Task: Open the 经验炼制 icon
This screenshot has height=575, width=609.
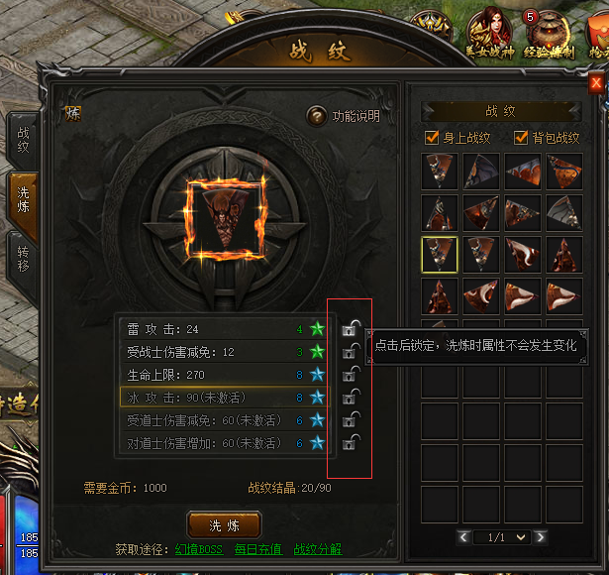Action: (543, 30)
